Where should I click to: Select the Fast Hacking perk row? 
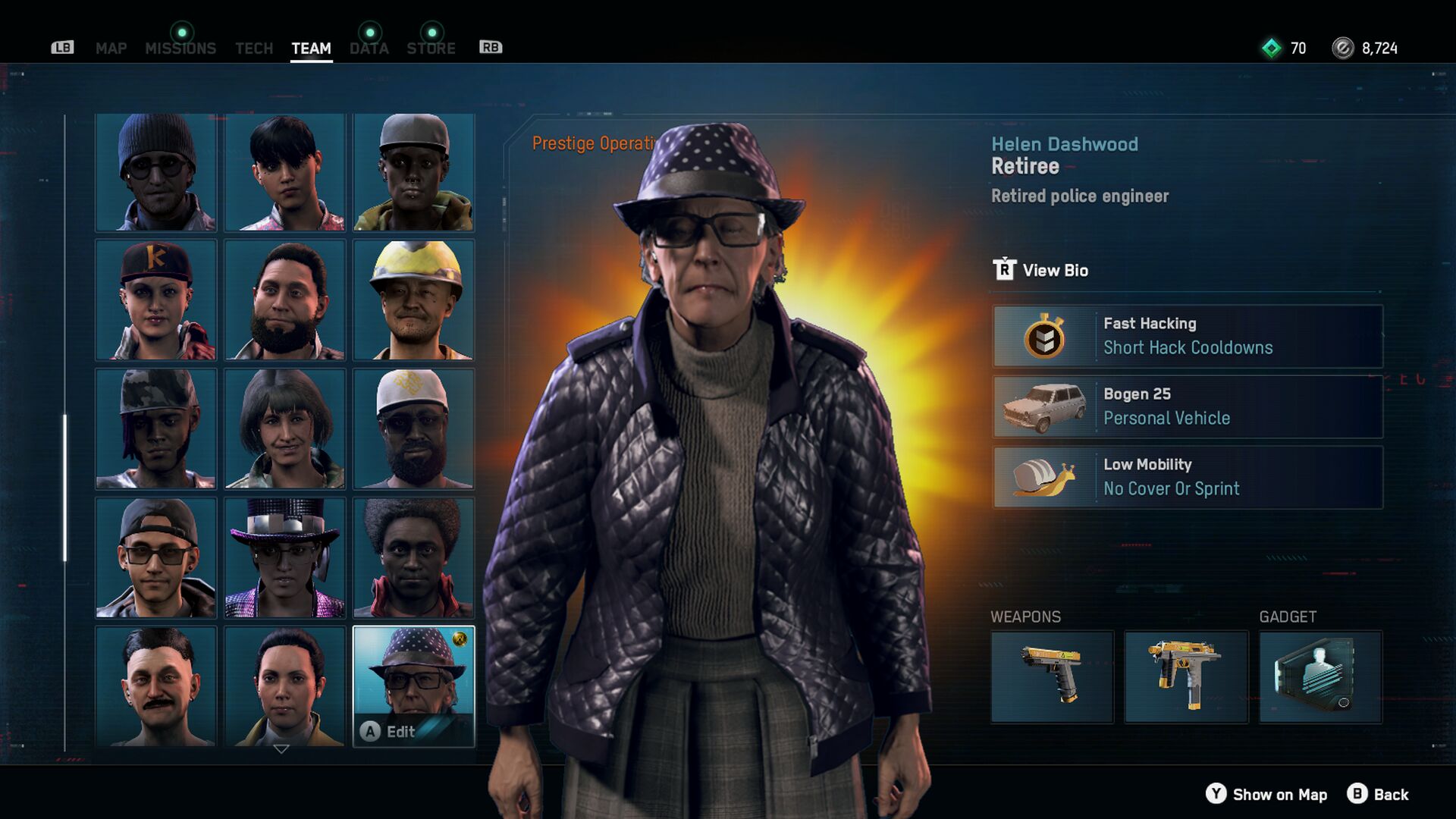pyautogui.click(x=1188, y=336)
